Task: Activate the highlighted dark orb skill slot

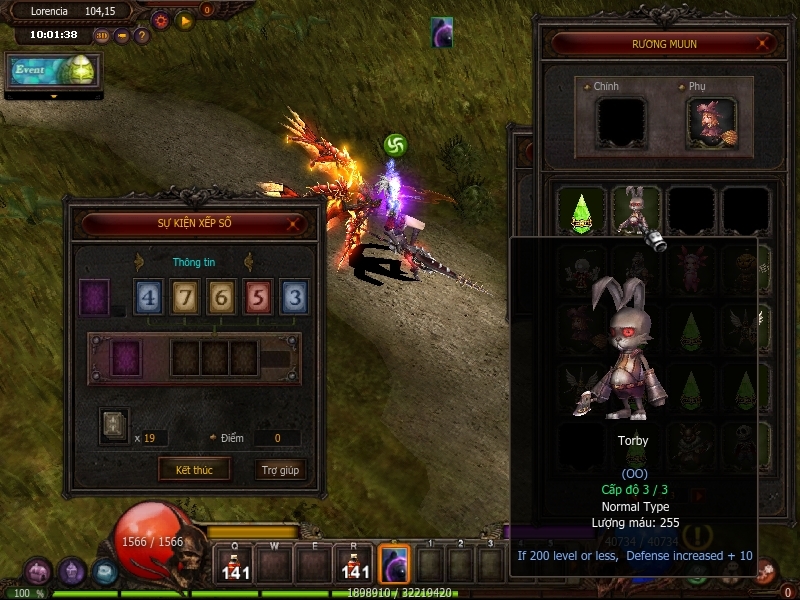Action: (x=394, y=563)
